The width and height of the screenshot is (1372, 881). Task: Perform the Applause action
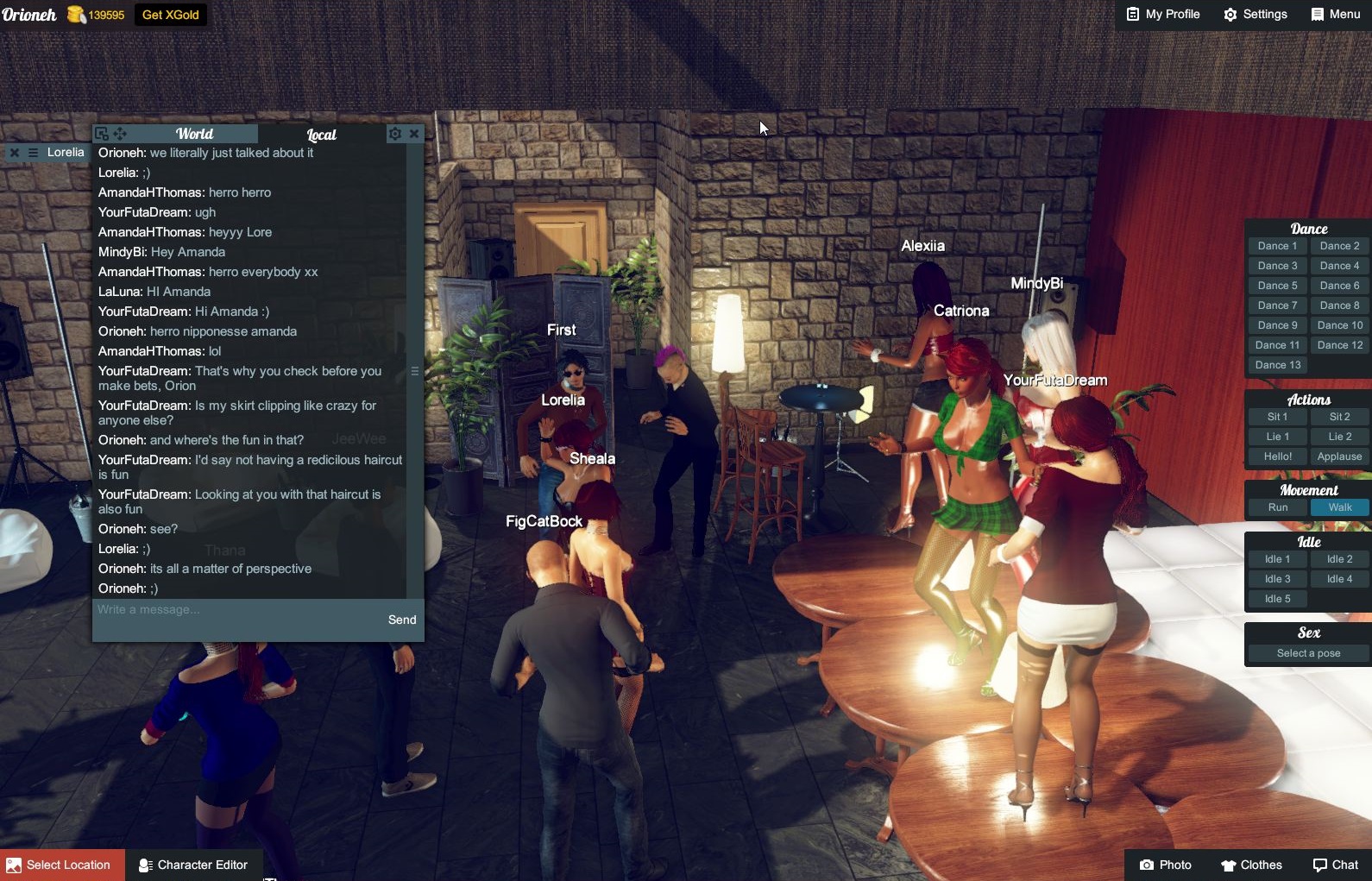[x=1339, y=456]
